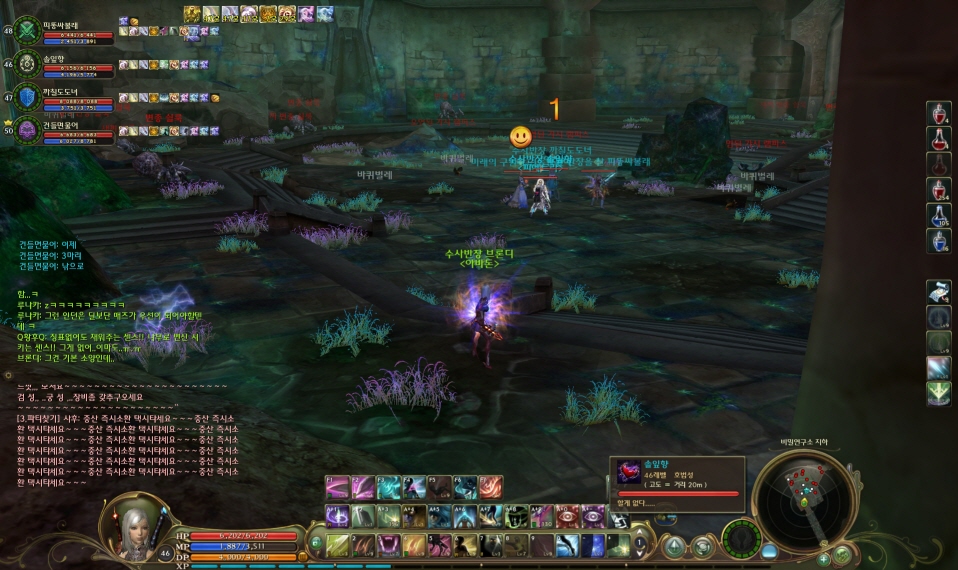Select party member 띠동싸불래's portrait

[27, 29]
